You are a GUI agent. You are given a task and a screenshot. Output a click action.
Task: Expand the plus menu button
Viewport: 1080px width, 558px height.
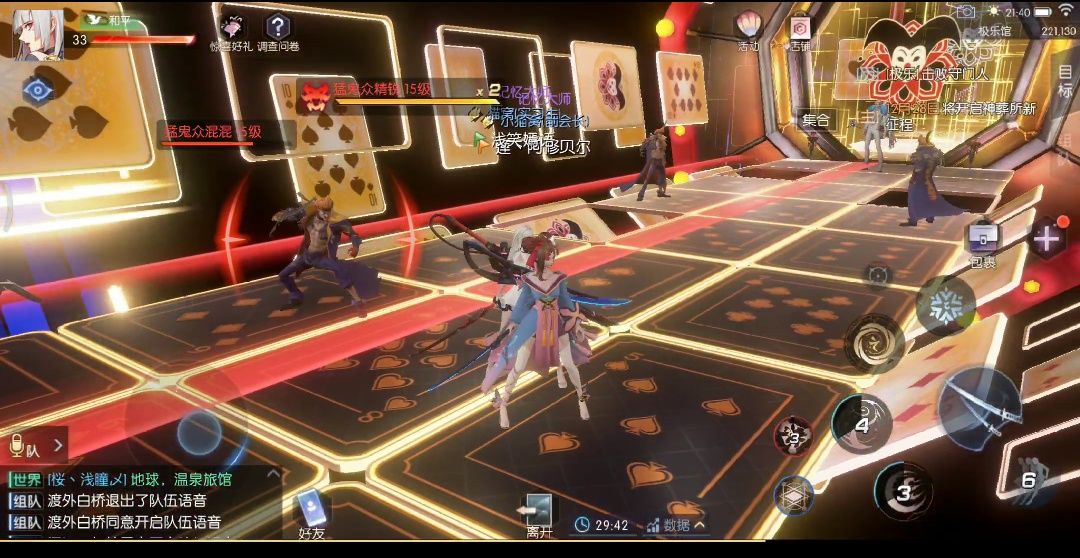pyautogui.click(x=1047, y=239)
